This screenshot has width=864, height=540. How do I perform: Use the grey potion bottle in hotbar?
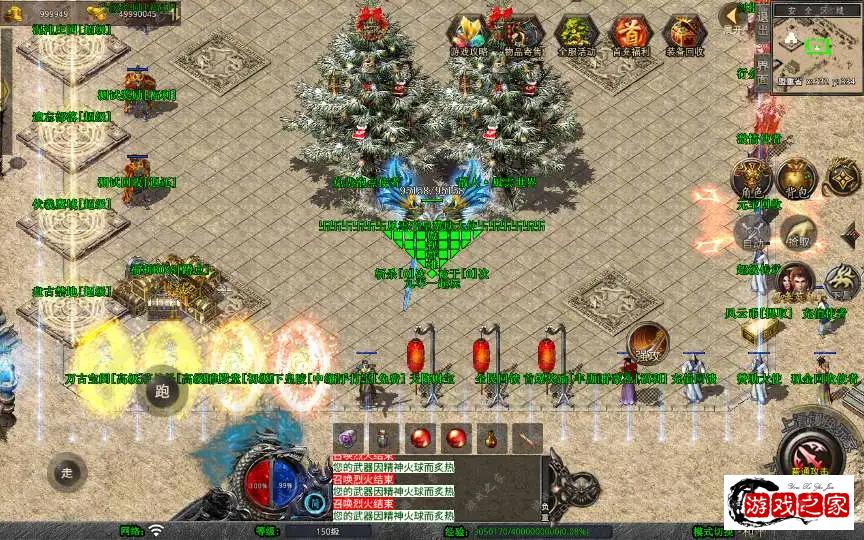tap(384, 437)
